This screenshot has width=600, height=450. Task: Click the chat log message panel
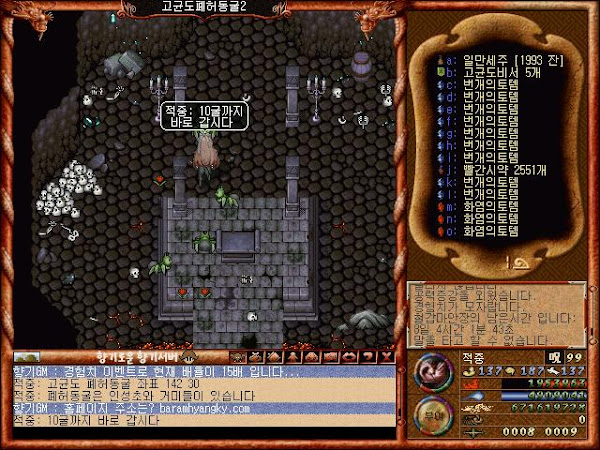[x=200, y=396]
